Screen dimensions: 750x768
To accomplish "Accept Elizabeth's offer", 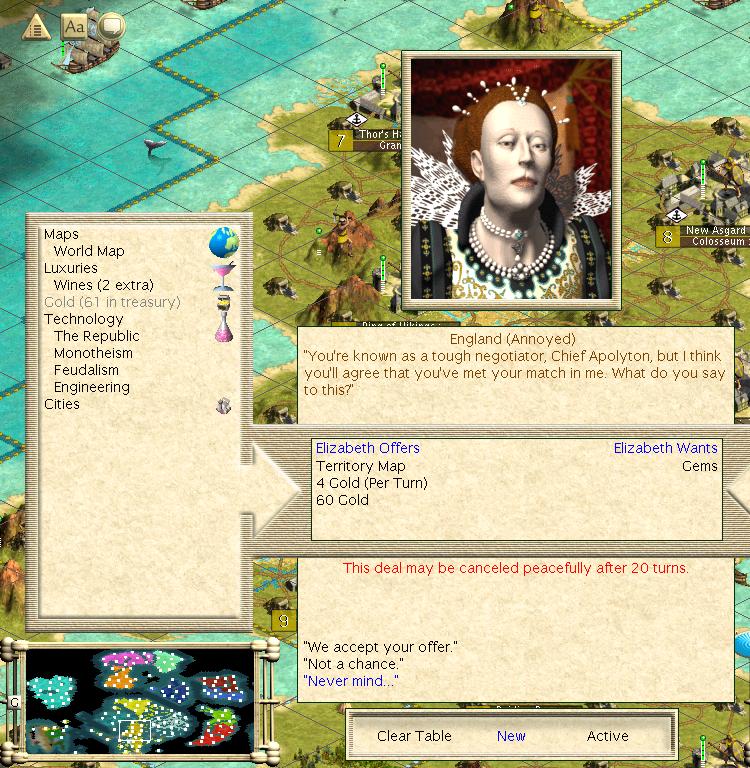I will coord(379,647).
